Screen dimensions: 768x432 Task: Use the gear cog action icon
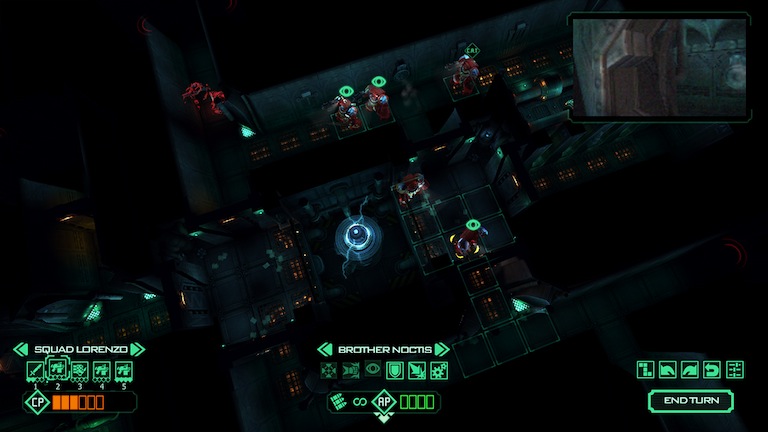(x=437, y=371)
